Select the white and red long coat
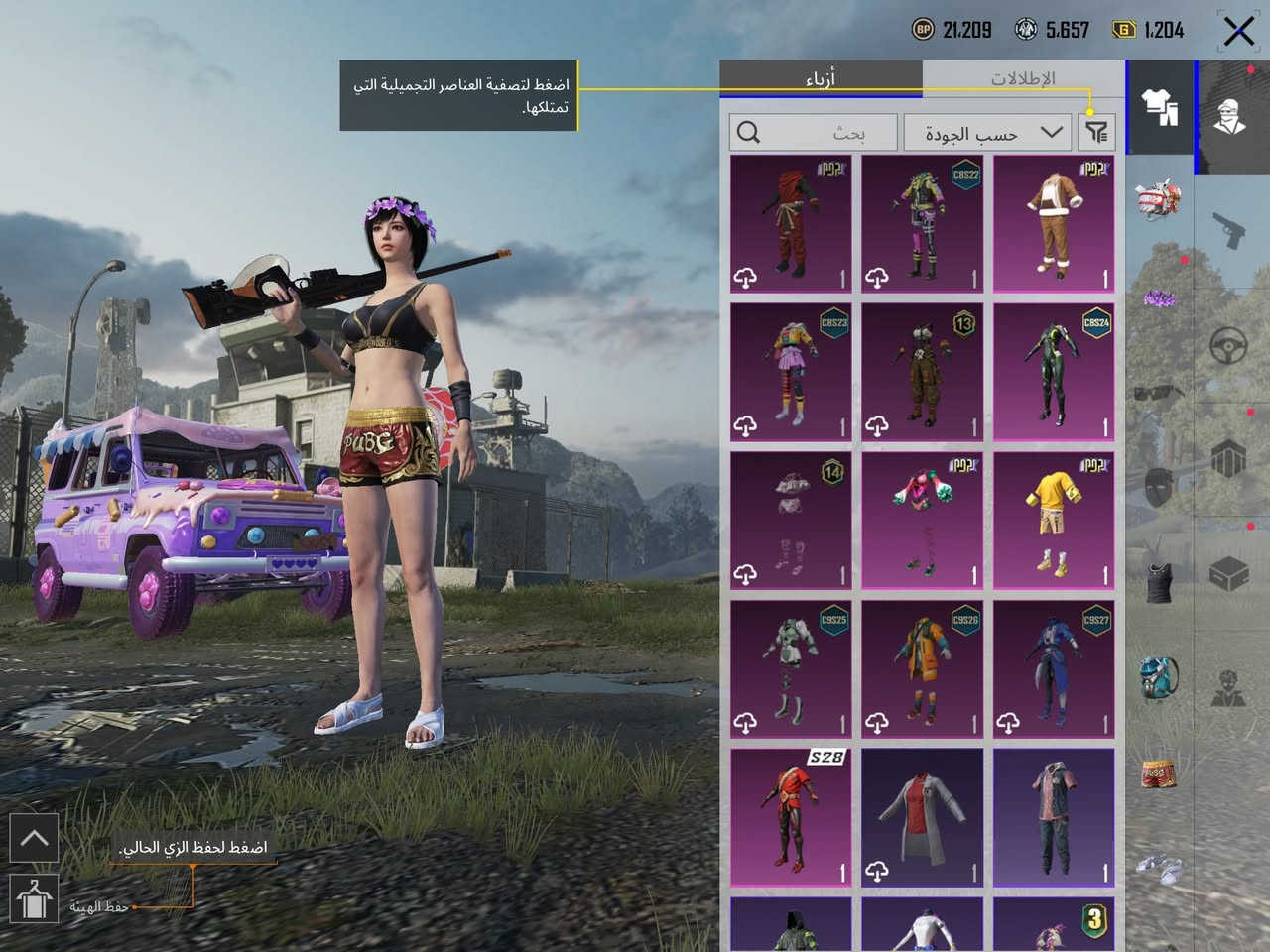The height and width of the screenshot is (952, 1270). (x=922, y=817)
